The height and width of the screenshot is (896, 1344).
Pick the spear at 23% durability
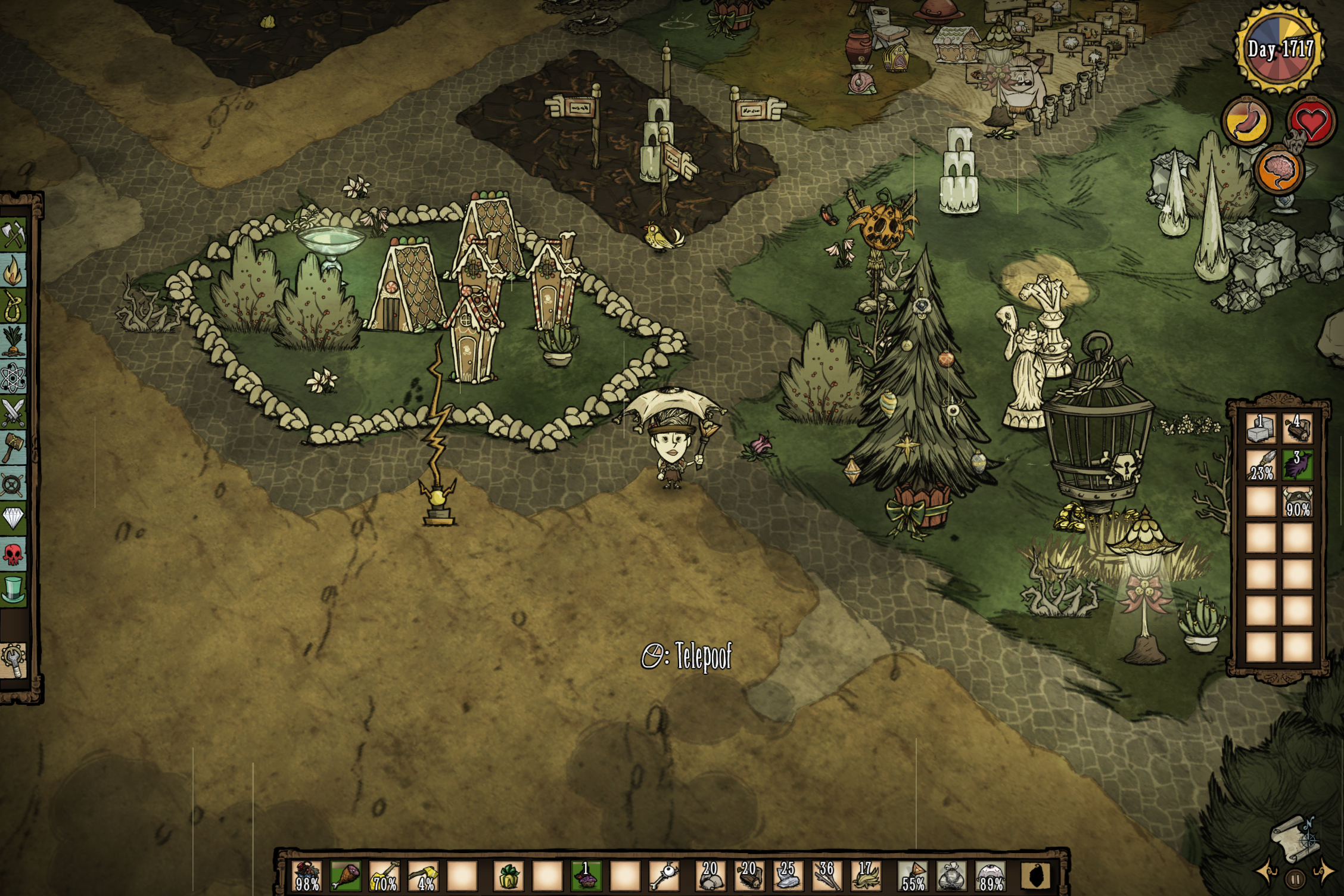point(1261,465)
